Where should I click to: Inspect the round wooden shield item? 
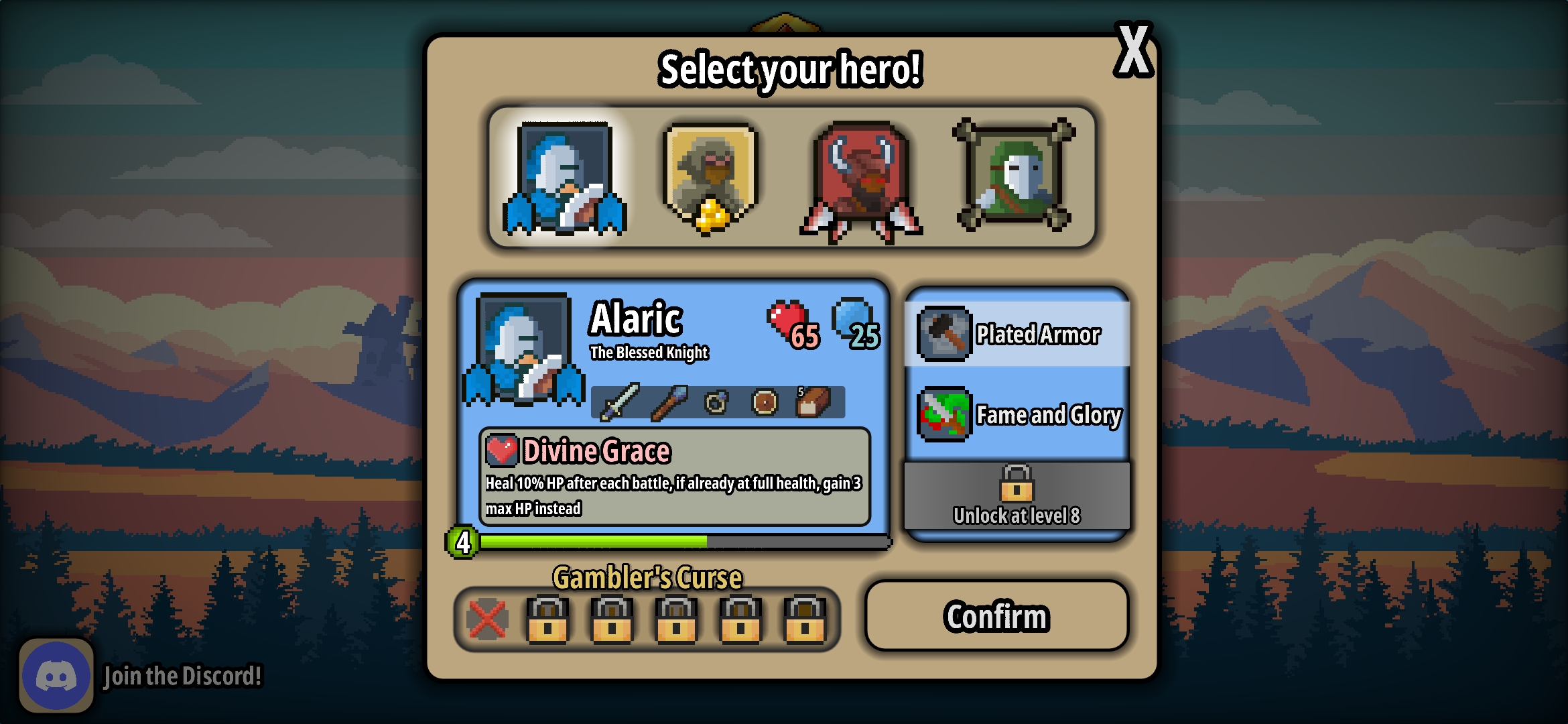click(x=765, y=402)
